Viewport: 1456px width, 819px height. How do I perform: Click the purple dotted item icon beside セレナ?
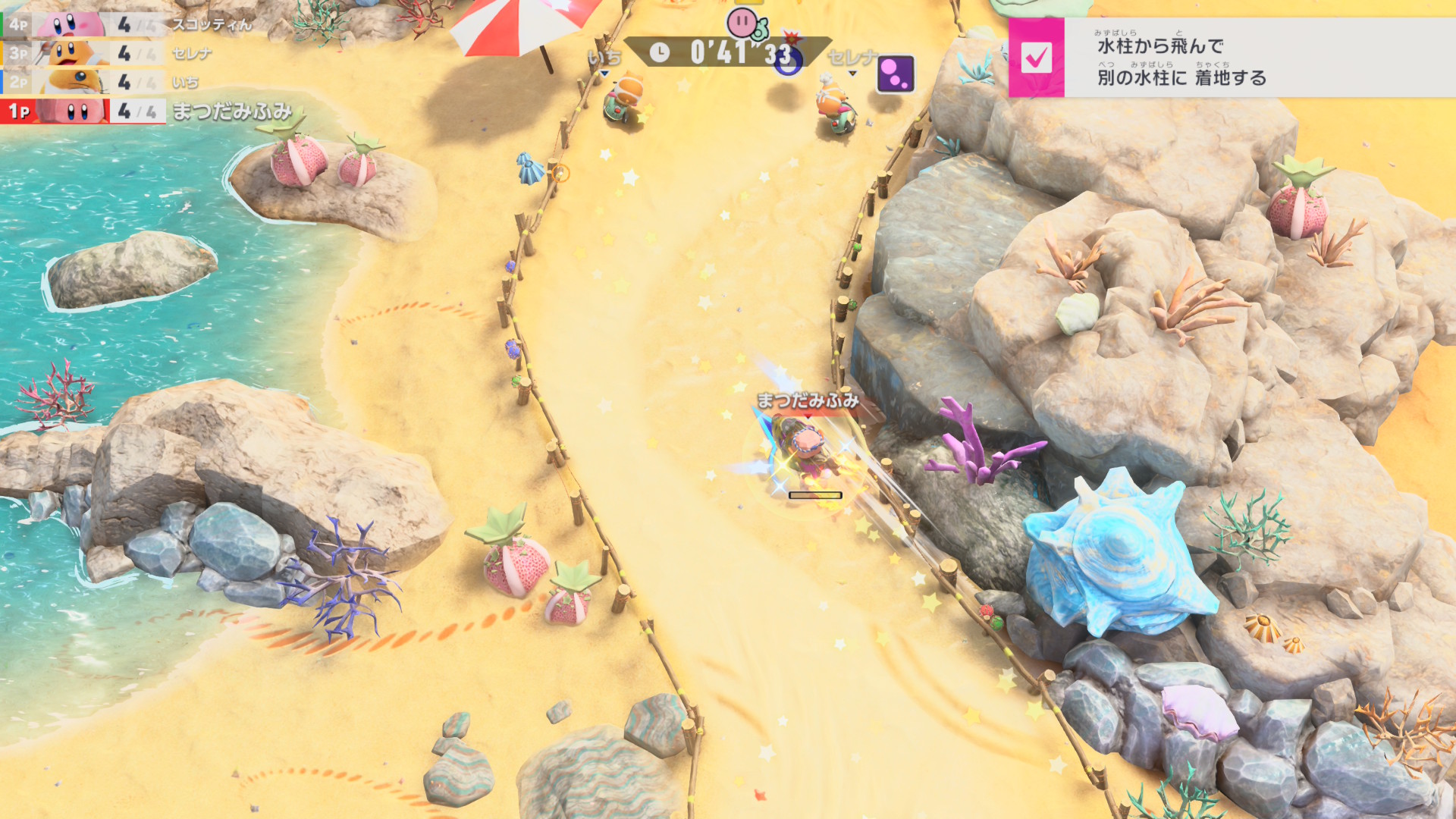(896, 74)
